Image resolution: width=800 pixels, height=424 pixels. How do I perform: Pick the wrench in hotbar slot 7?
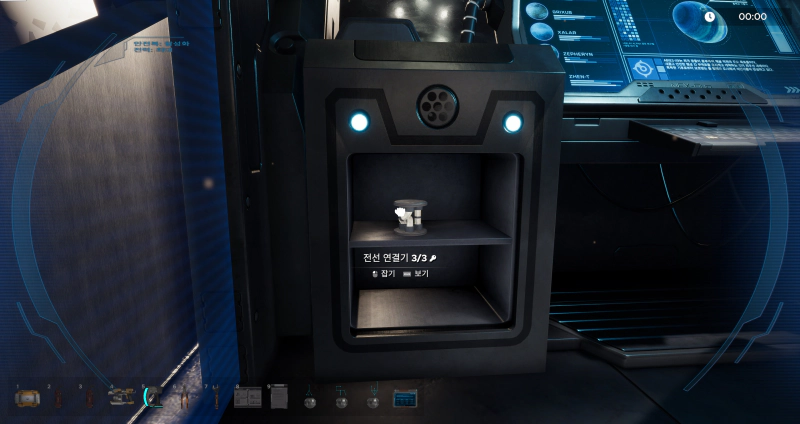(215, 399)
